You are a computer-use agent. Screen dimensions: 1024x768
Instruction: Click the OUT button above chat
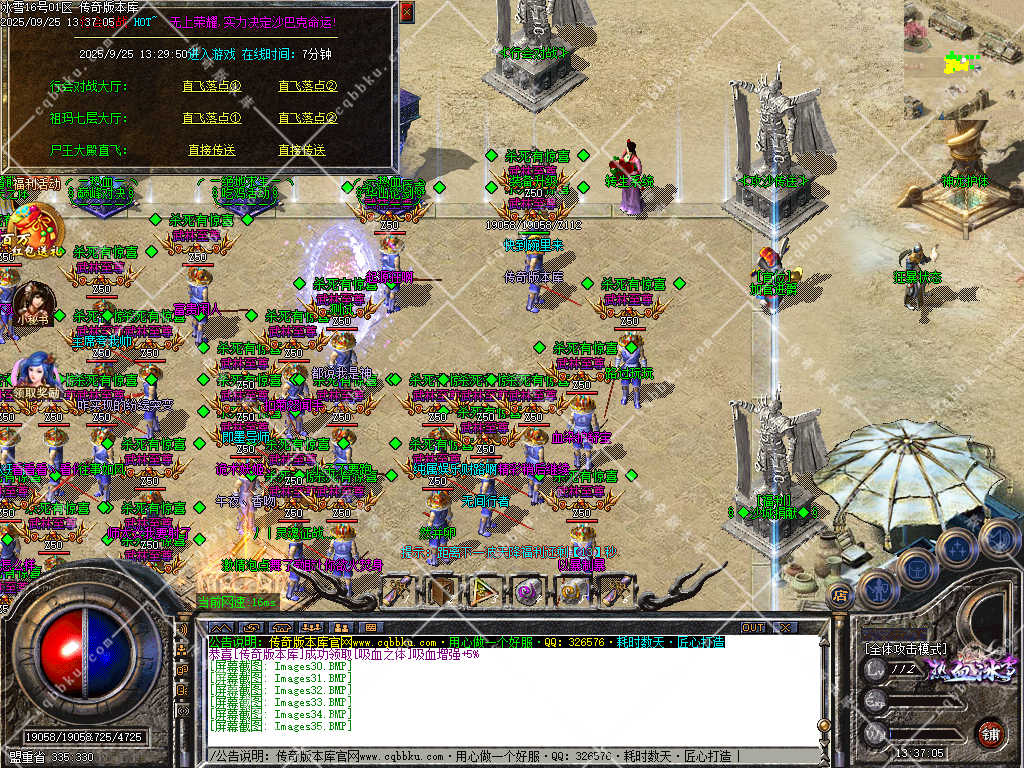[752, 628]
